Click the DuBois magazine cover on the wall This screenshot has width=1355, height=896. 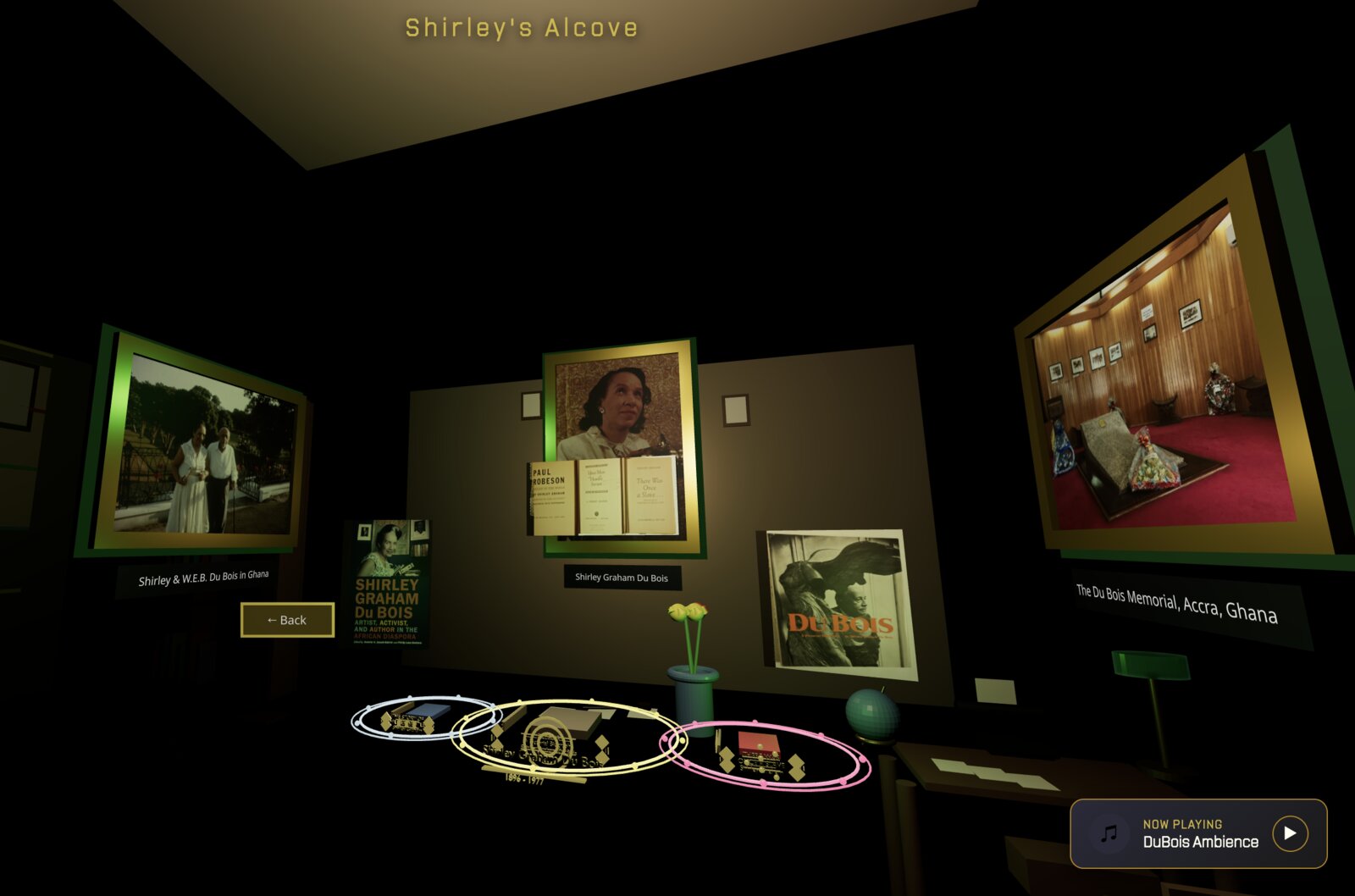click(x=834, y=601)
